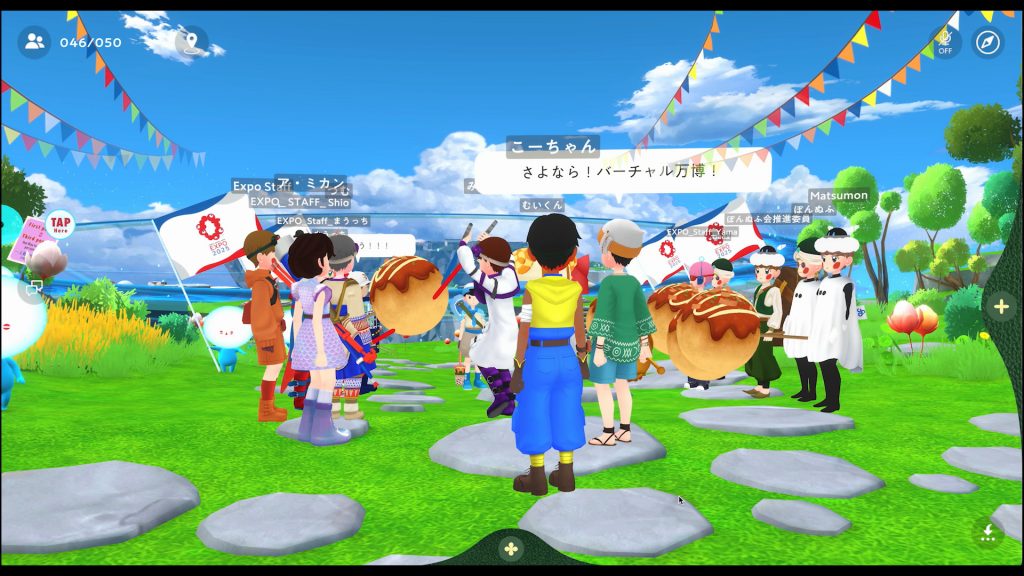Viewport: 1024px width, 576px height.
Task: Click the yellow plus button
Action: click(1001, 307)
